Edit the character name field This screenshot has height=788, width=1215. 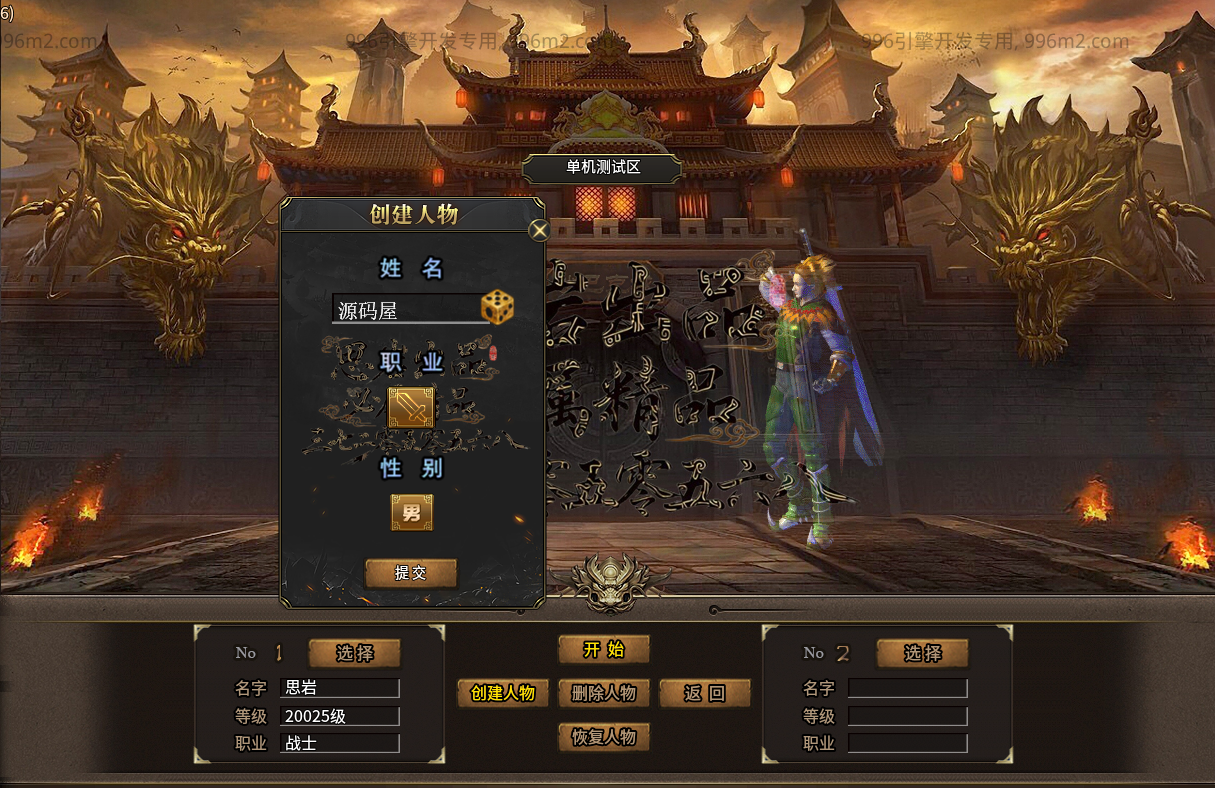pyautogui.click(x=405, y=310)
